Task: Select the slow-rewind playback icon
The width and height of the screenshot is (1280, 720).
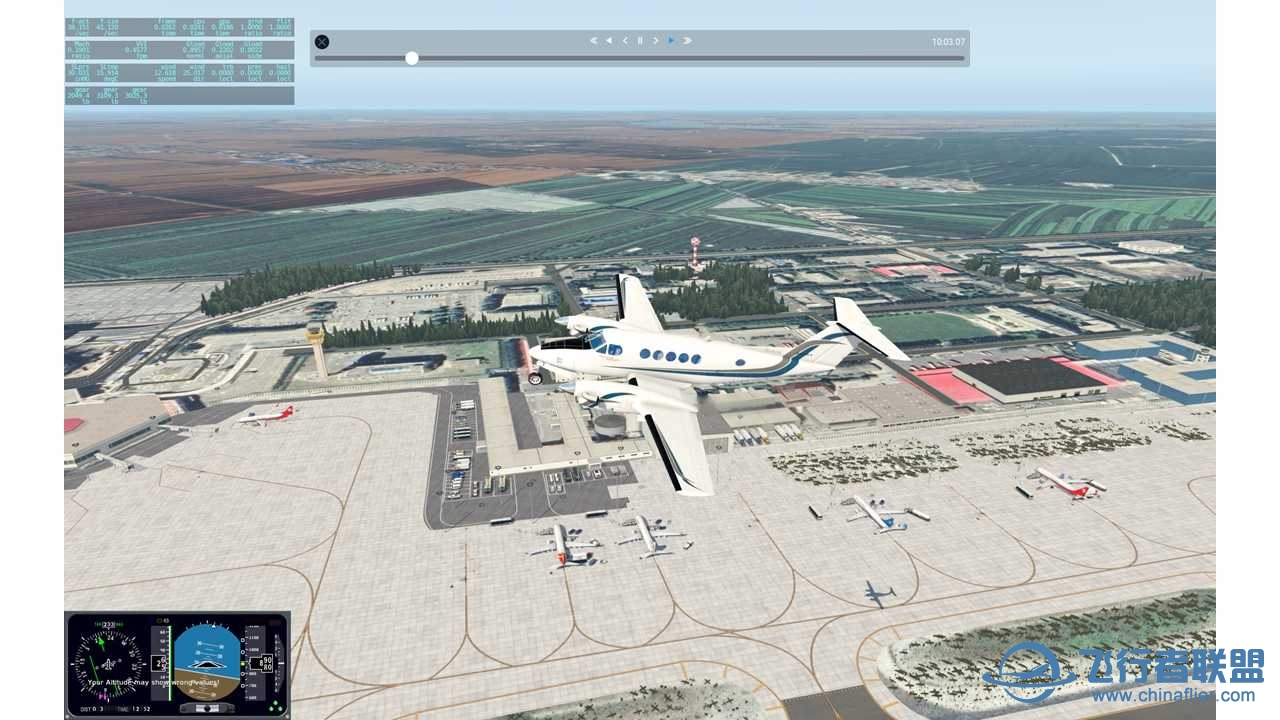Action: pos(608,40)
